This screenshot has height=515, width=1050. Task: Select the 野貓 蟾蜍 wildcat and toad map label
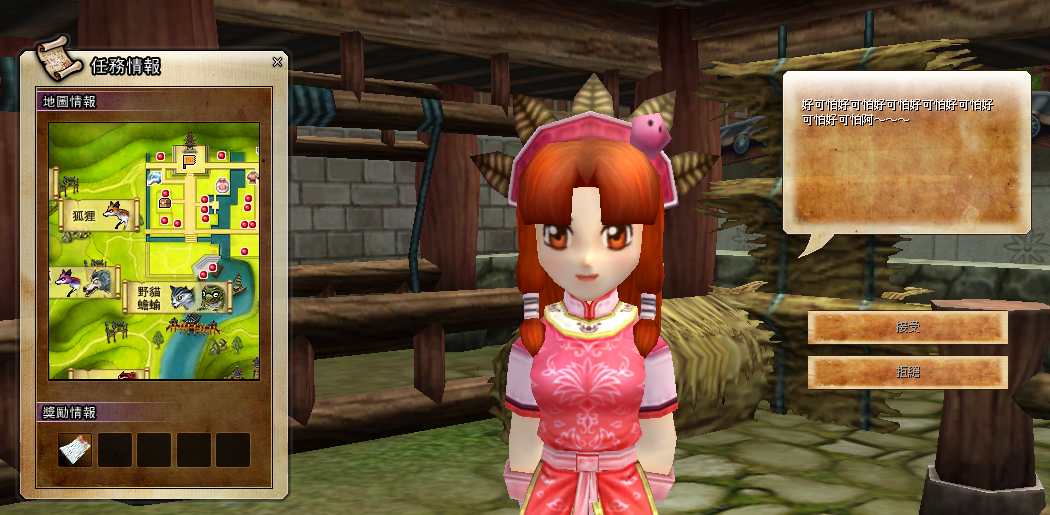pos(148,297)
